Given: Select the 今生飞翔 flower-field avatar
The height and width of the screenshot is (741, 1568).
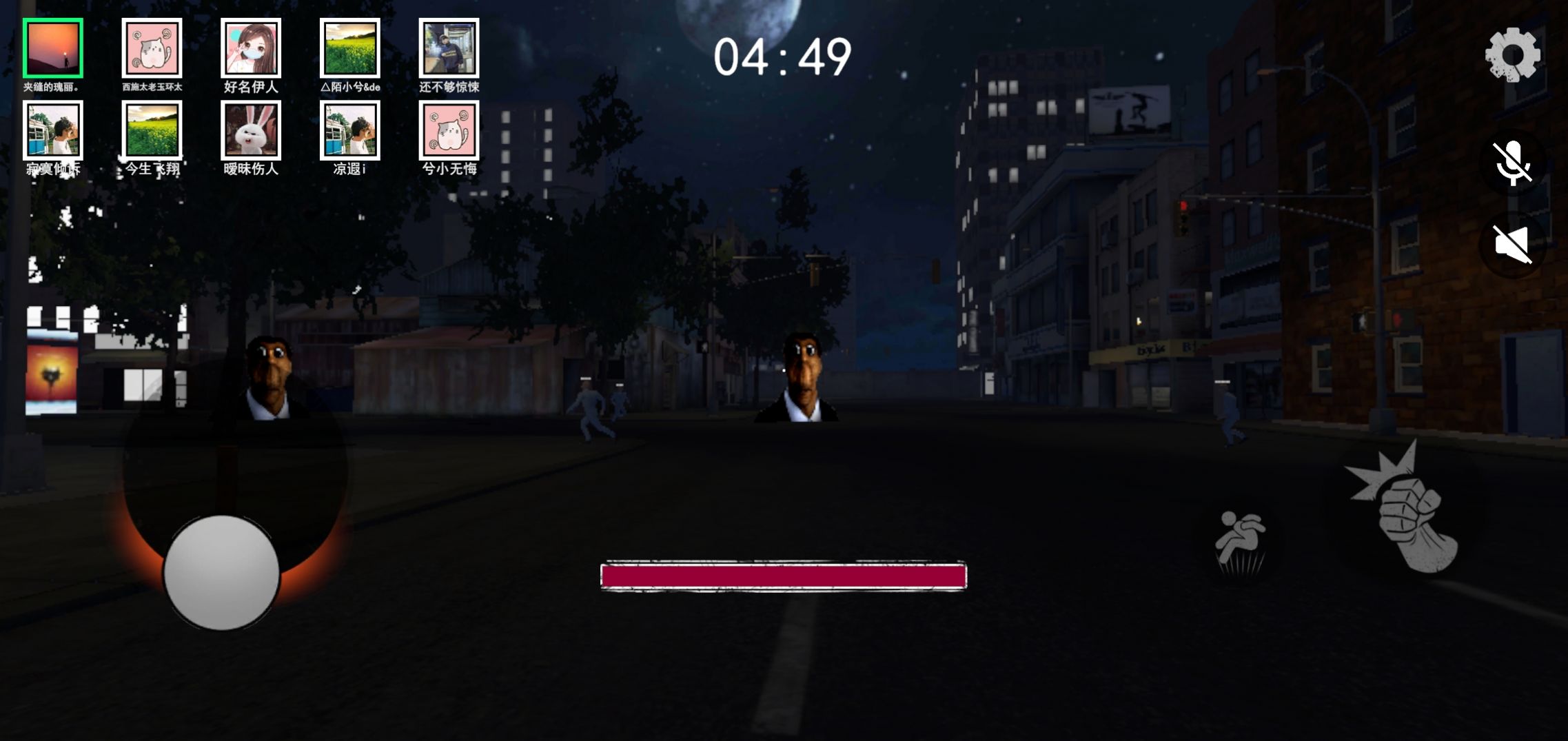Looking at the screenshot, I should coord(152,133).
